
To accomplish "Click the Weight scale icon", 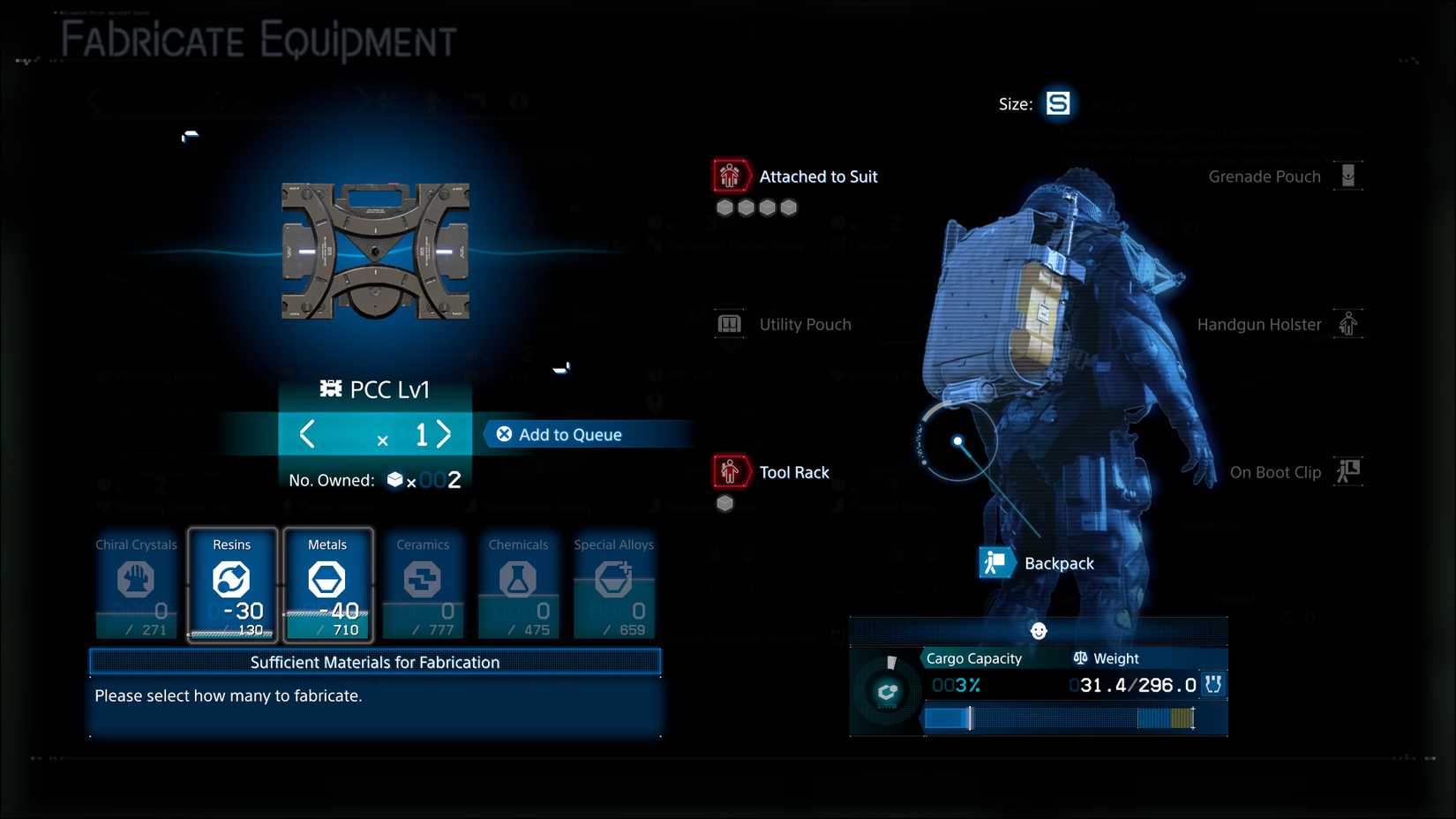I will point(1080,657).
